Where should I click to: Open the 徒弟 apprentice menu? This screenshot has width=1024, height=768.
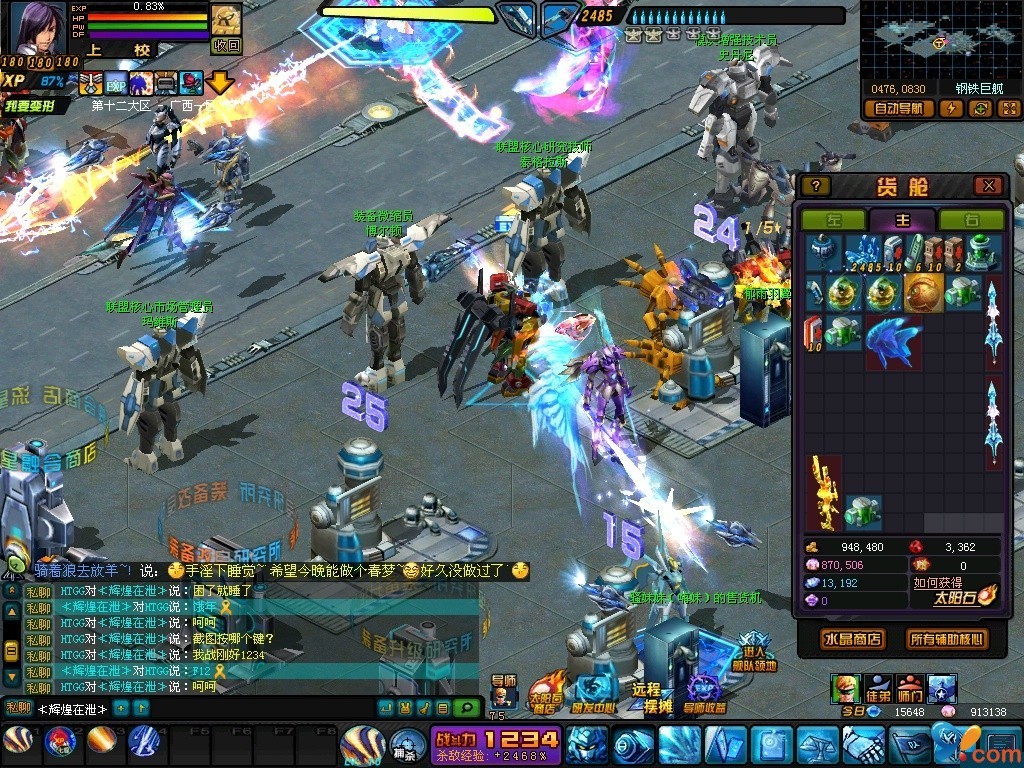[878, 688]
